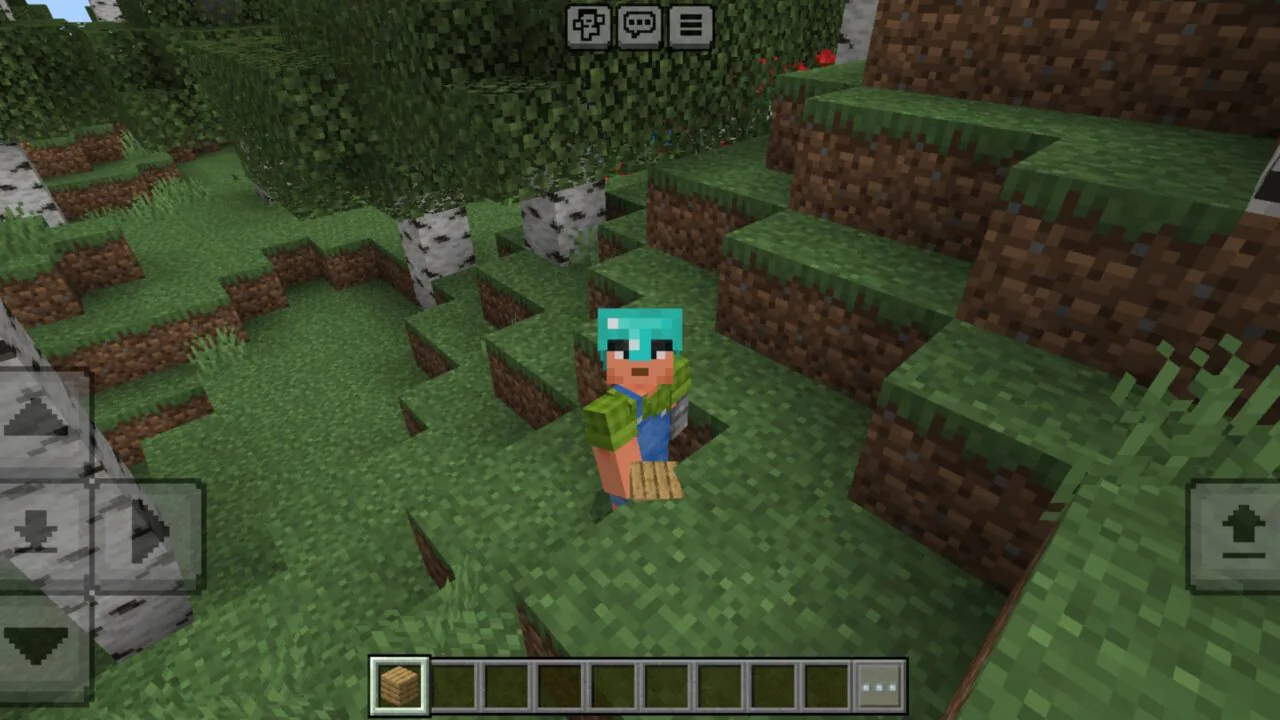
Task: Select the fifth hotbar slot
Action: (x=611, y=681)
